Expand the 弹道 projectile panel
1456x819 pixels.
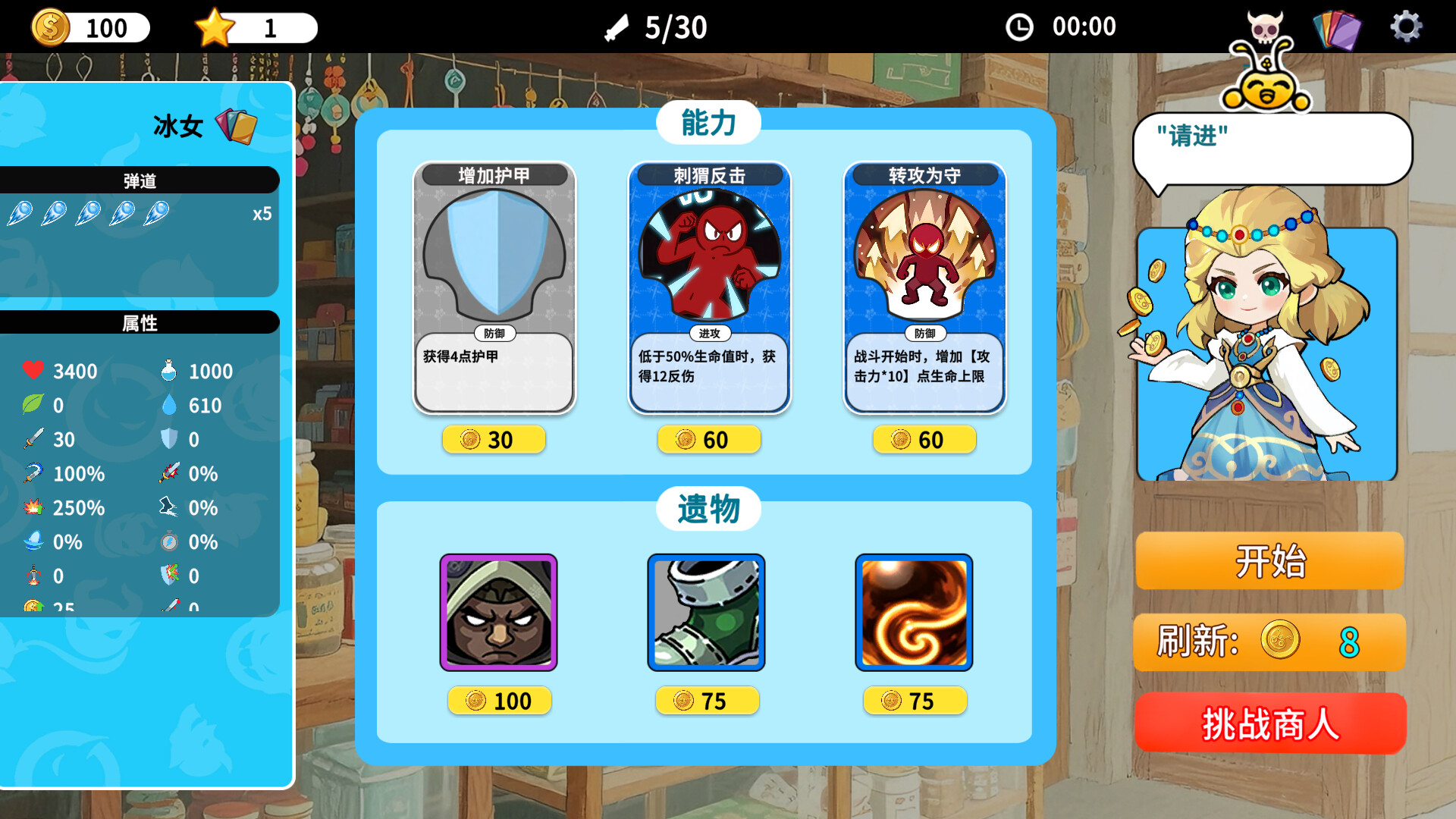[x=140, y=180]
